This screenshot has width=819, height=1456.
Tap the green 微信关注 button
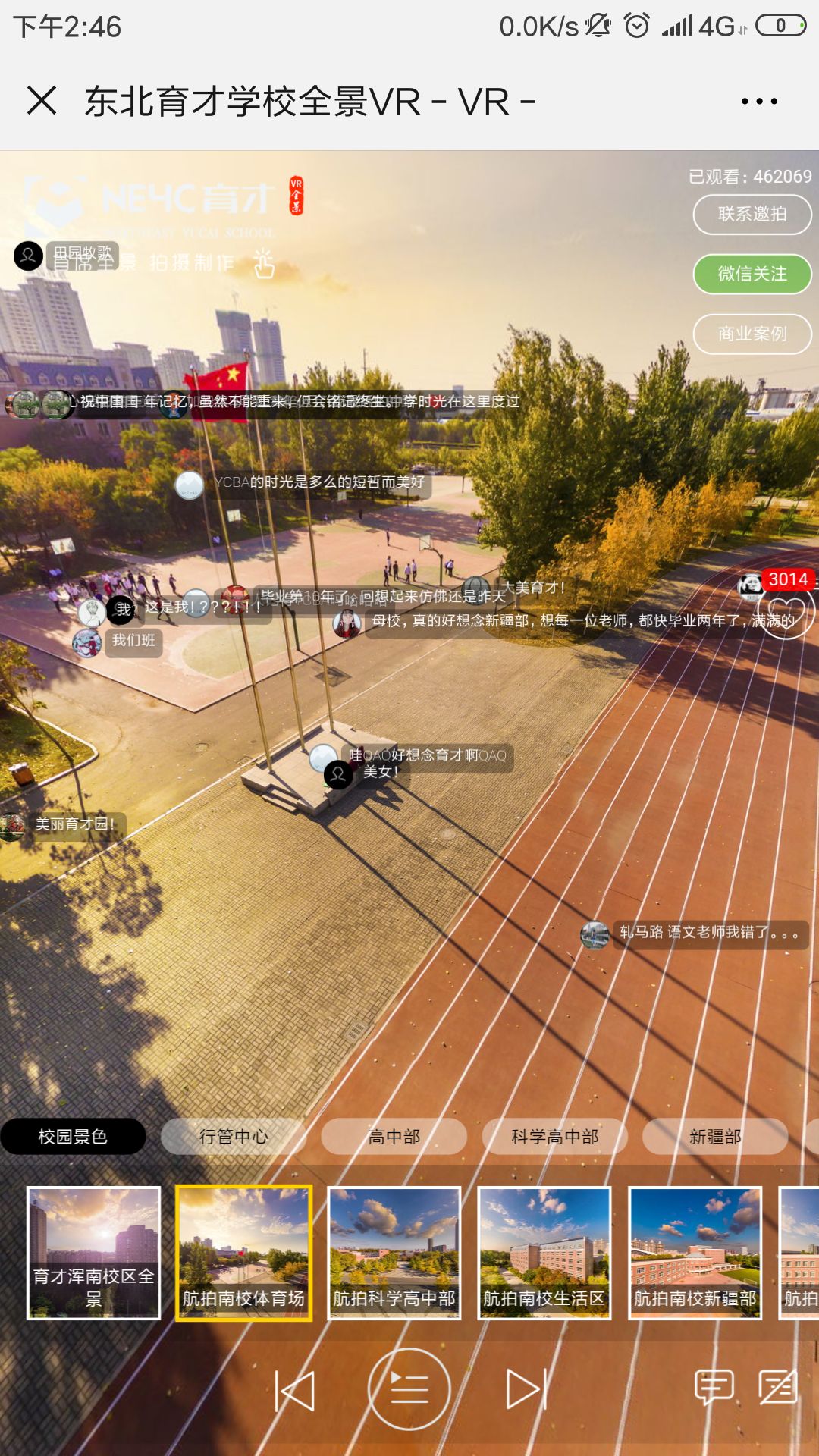[x=752, y=274]
